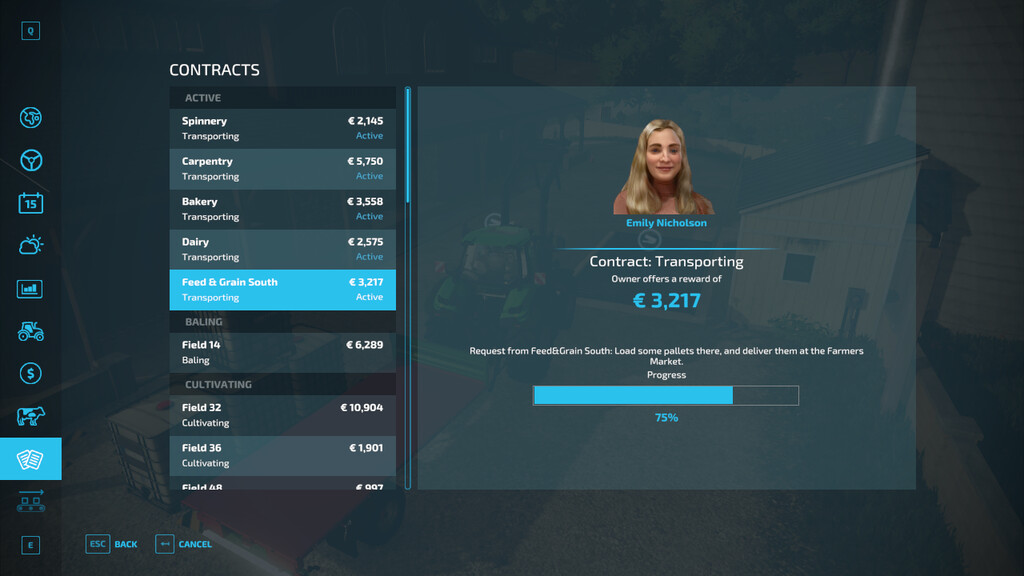Open the production chains tab

31,501
